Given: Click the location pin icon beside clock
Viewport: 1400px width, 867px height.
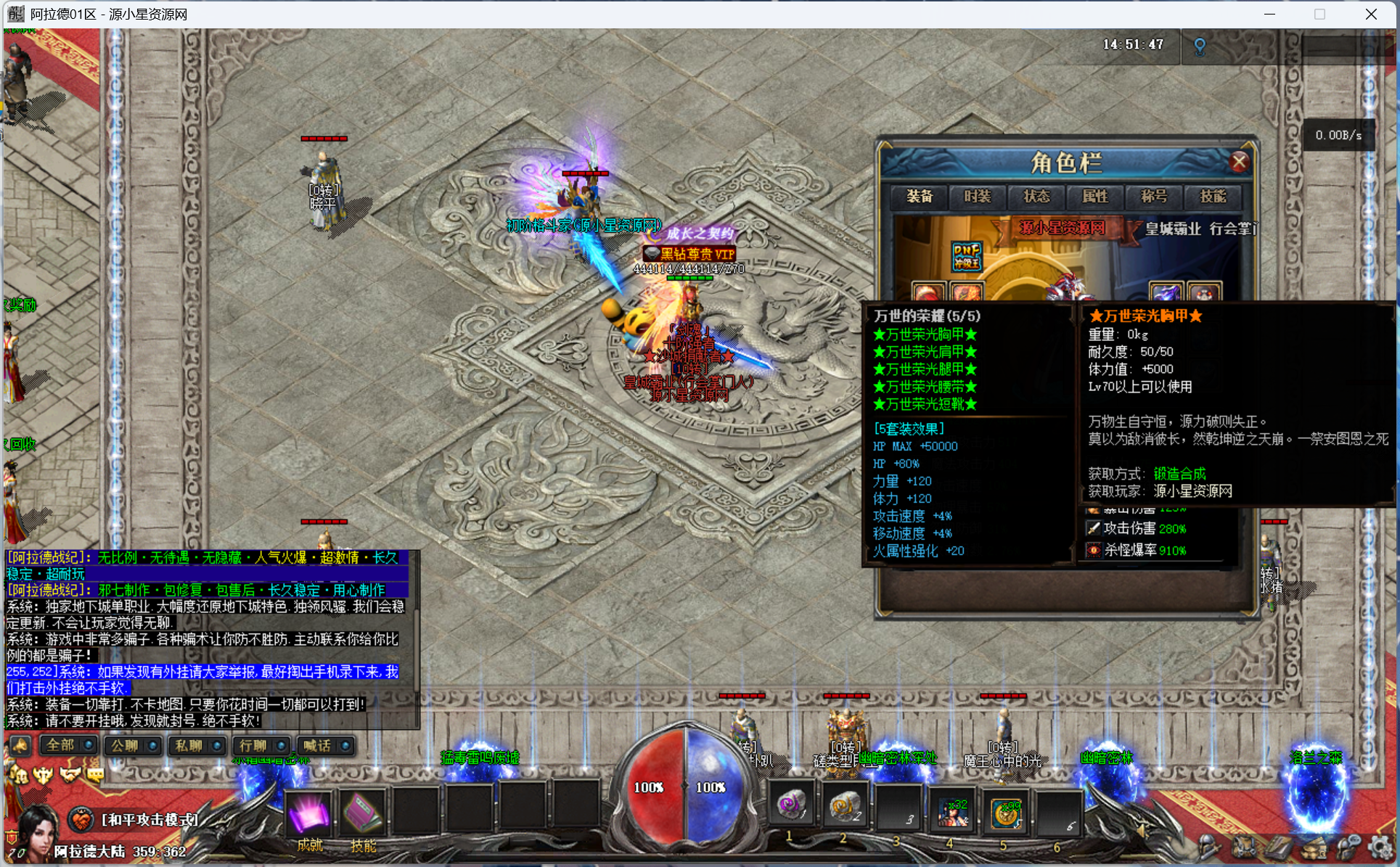Looking at the screenshot, I should [1200, 47].
